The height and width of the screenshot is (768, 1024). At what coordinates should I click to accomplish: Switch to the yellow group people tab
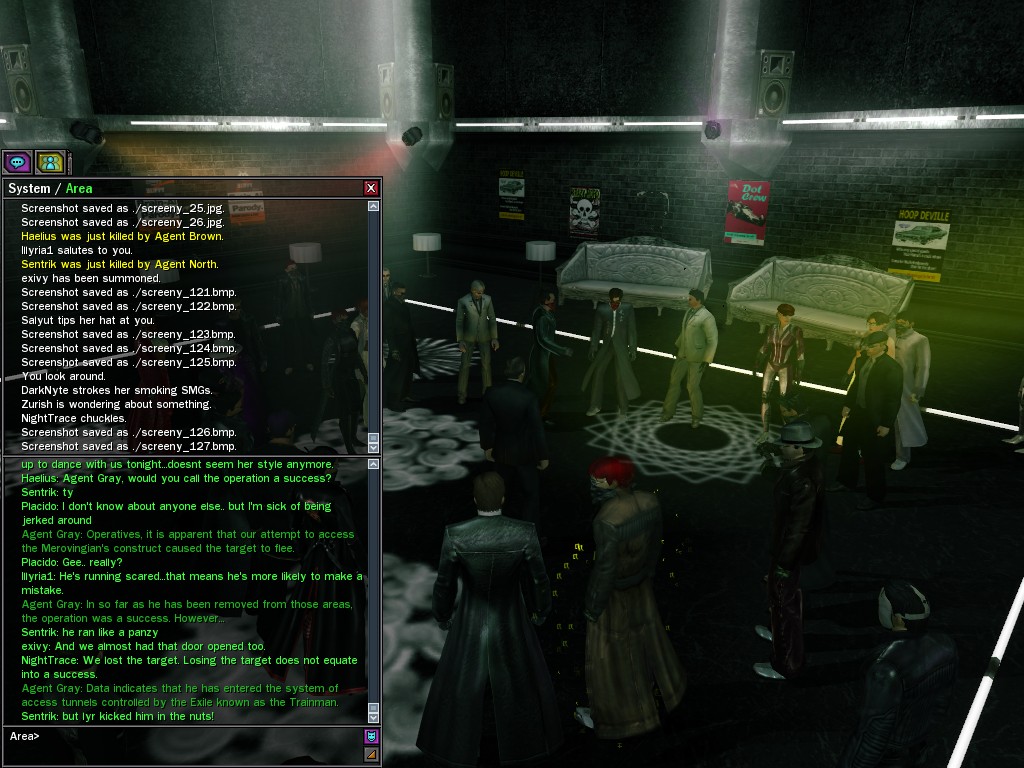(50, 162)
